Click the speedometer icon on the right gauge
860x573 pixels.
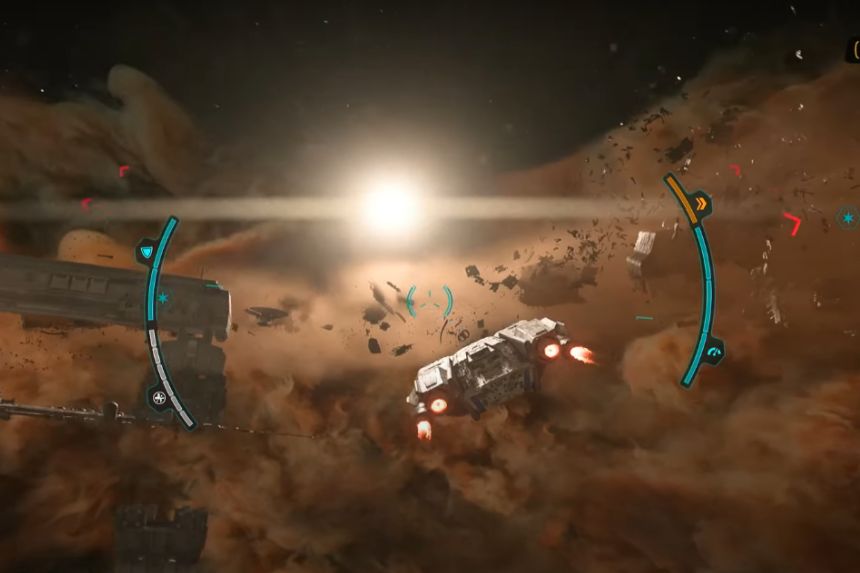pyautogui.click(x=713, y=351)
